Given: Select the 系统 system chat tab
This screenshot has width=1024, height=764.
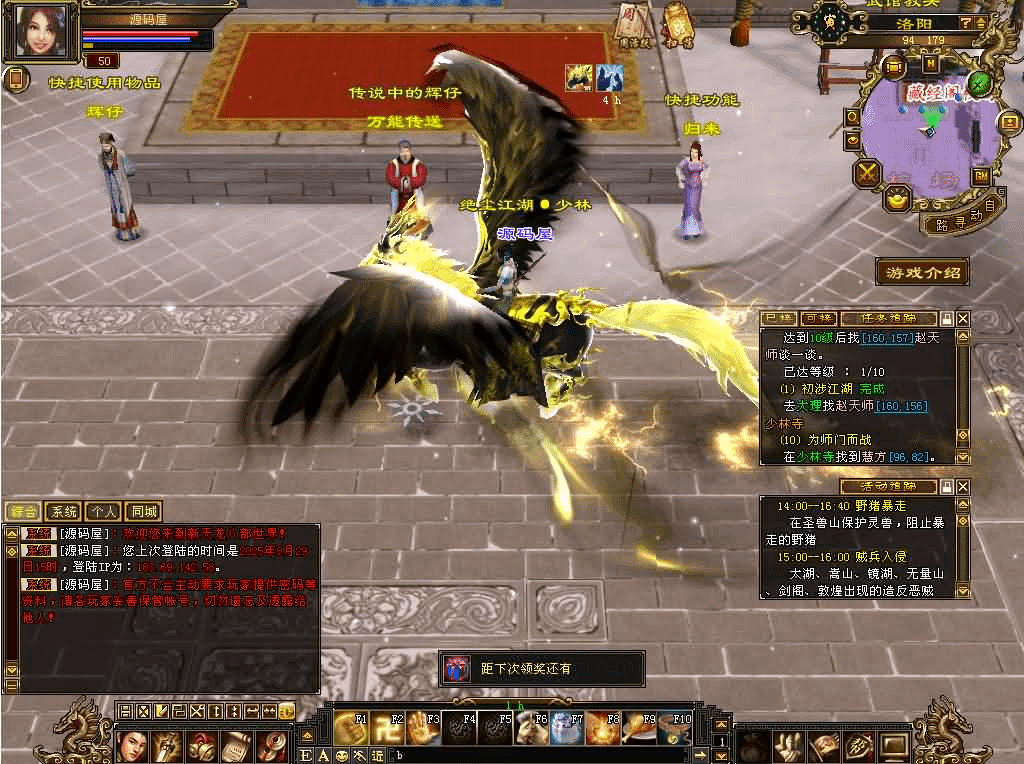Looking at the screenshot, I should (x=63, y=512).
